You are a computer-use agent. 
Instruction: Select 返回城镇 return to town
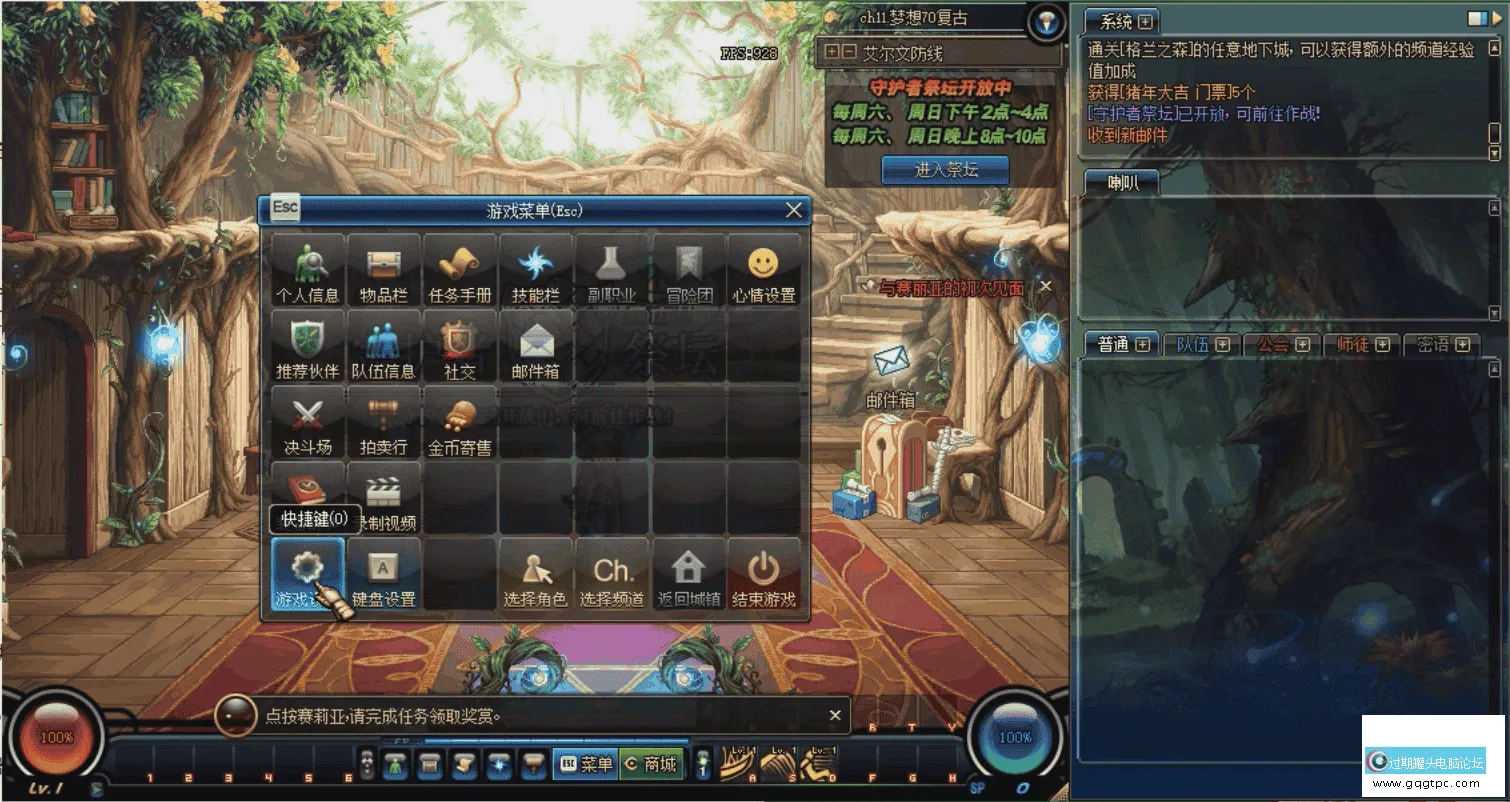point(688,575)
